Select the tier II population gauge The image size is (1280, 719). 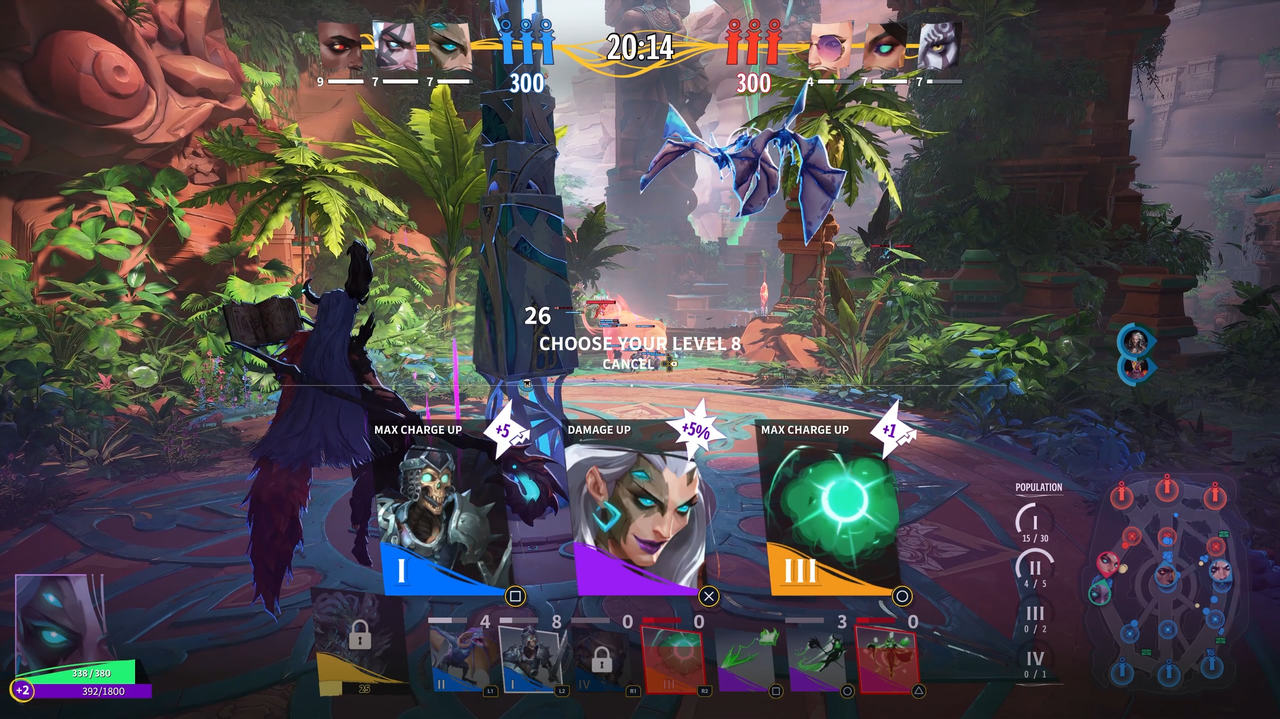[x=1035, y=568]
